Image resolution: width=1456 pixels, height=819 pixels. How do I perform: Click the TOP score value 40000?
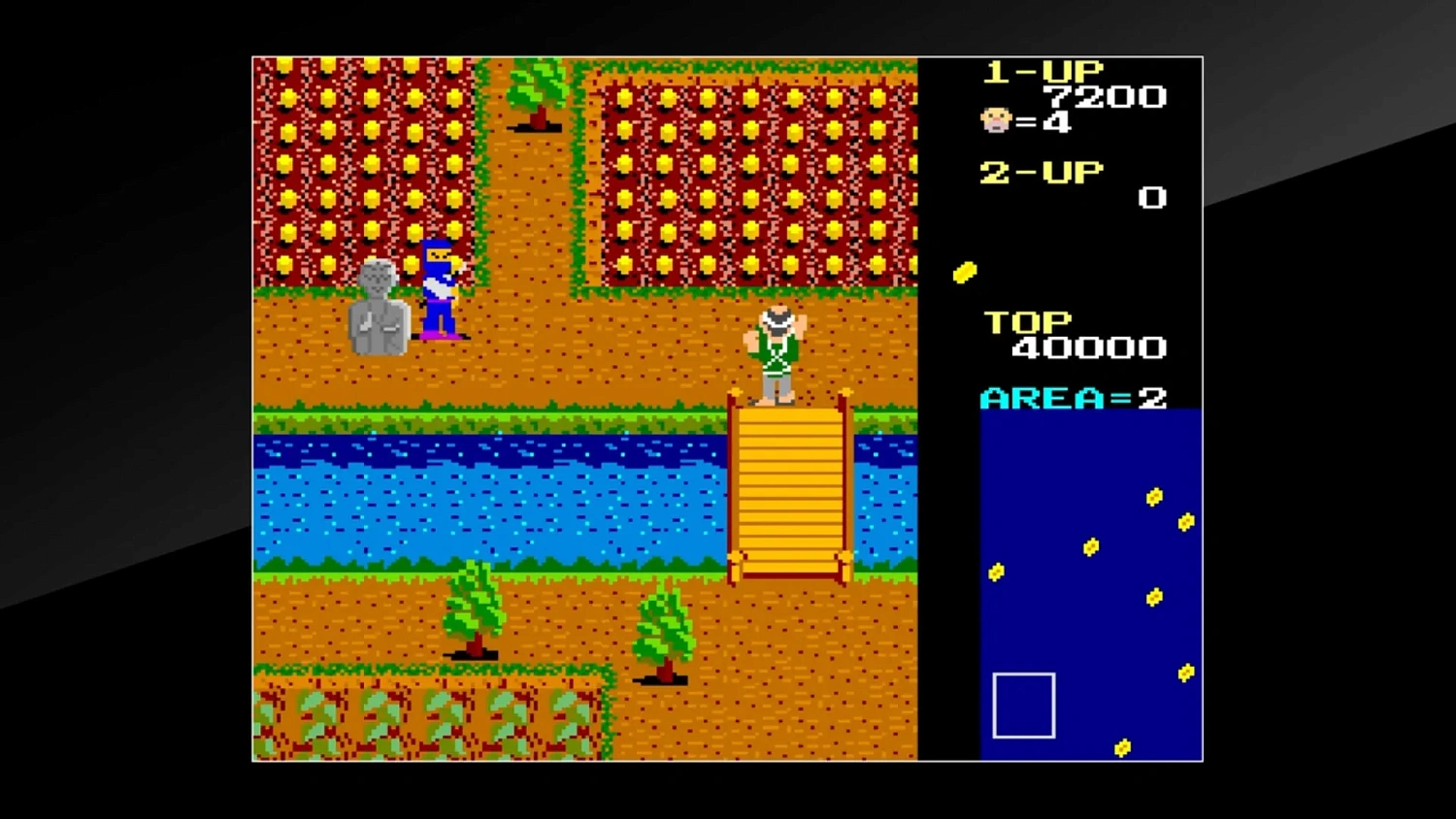1087,347
